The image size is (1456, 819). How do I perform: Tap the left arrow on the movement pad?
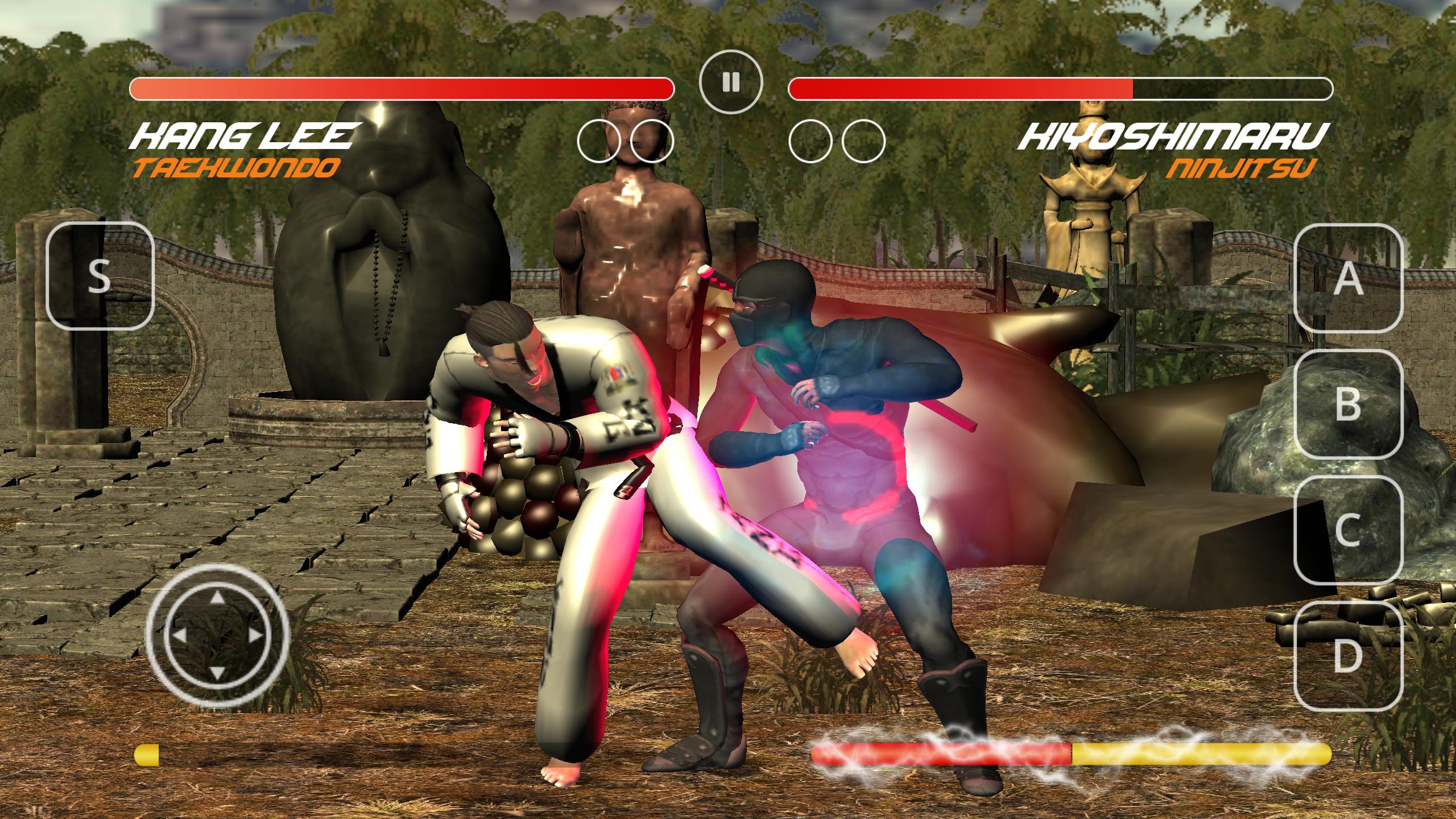(179, 636)
